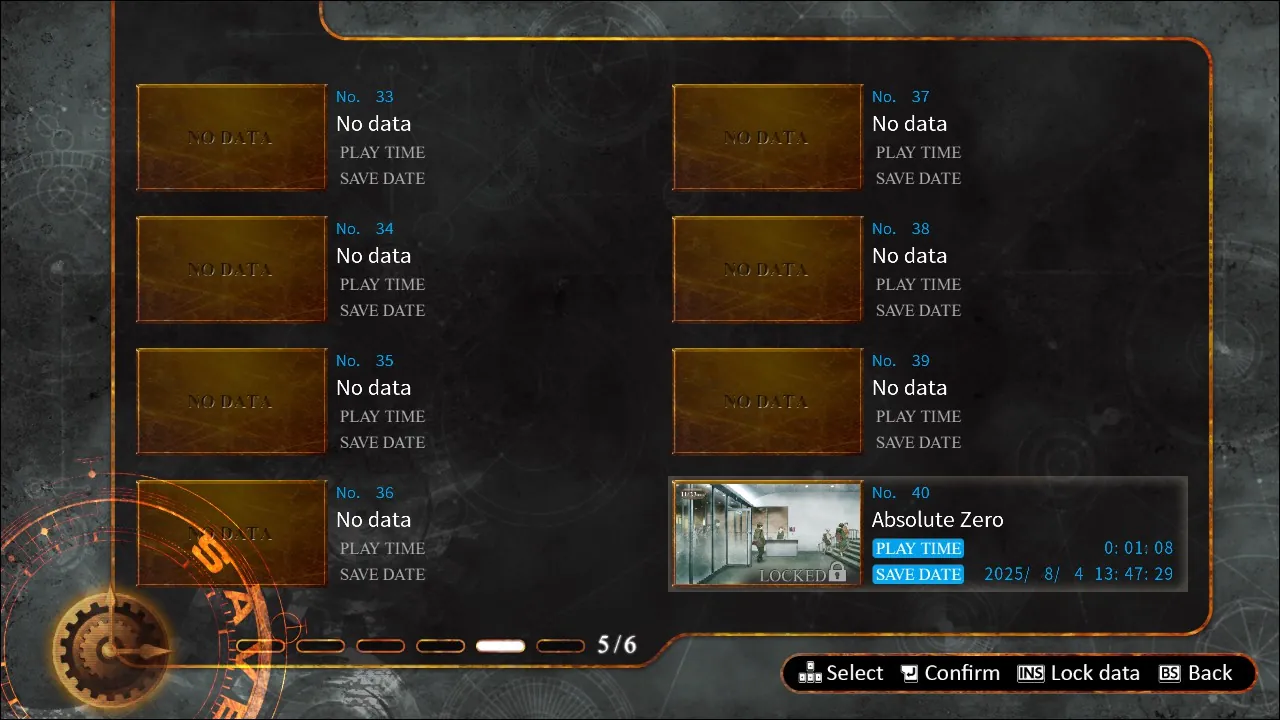1280x720 pixels.
Task: Switch to page 6 using the last page indicator
Action: [x=560, y=645]
